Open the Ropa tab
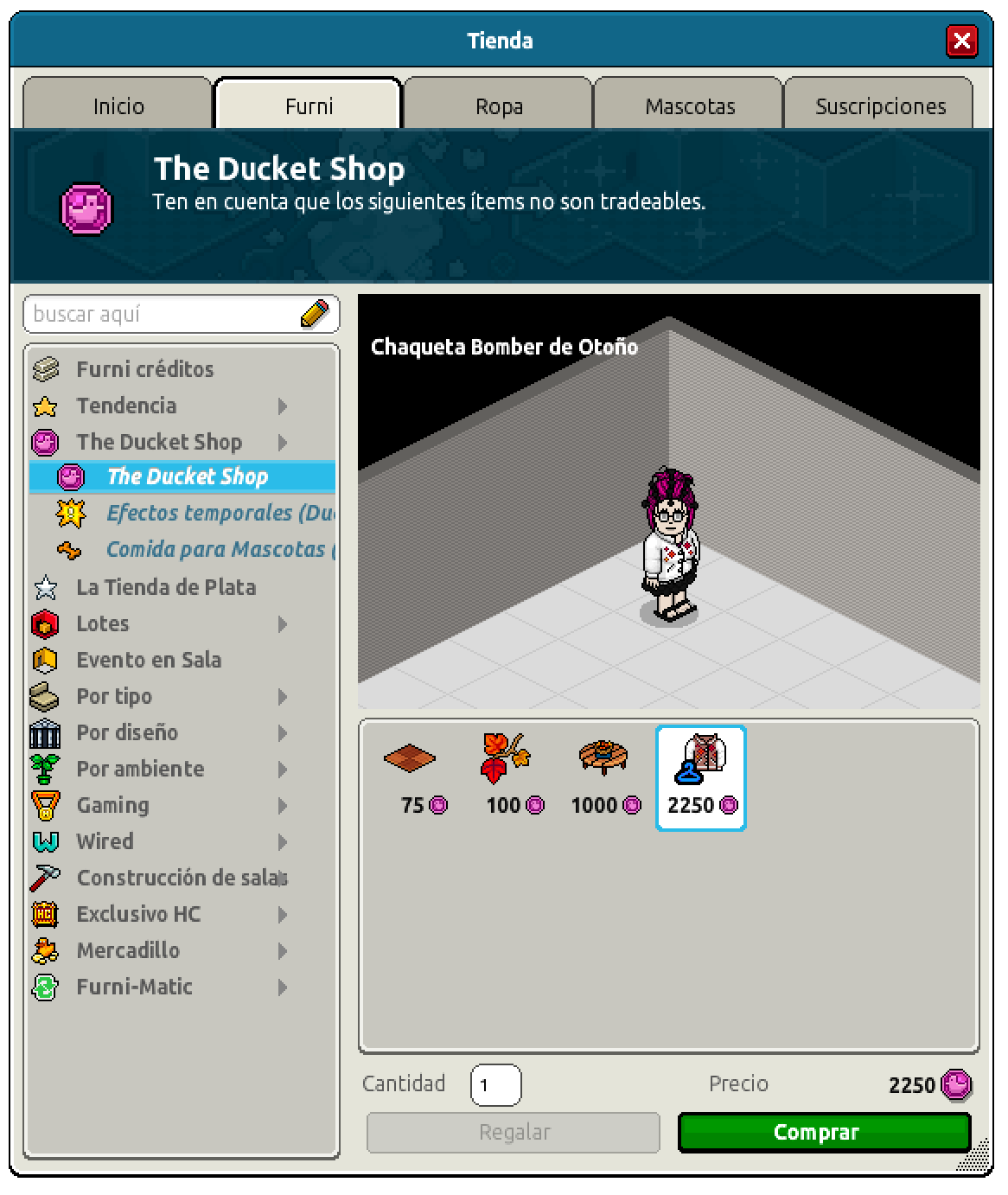Viewport: 1008px width, 1195px height. [x=499, y=105]
